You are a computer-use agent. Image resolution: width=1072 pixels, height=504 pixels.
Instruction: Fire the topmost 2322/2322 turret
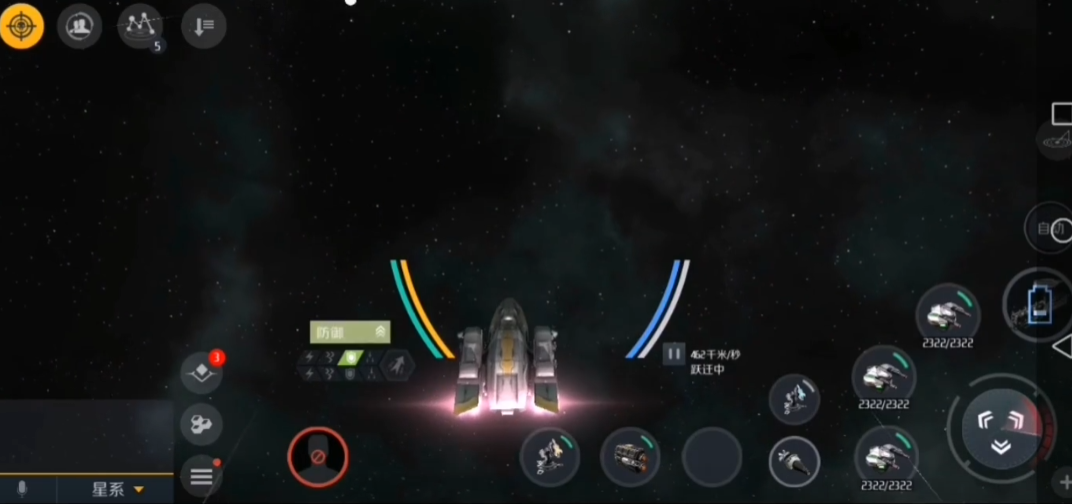point(946,314)
